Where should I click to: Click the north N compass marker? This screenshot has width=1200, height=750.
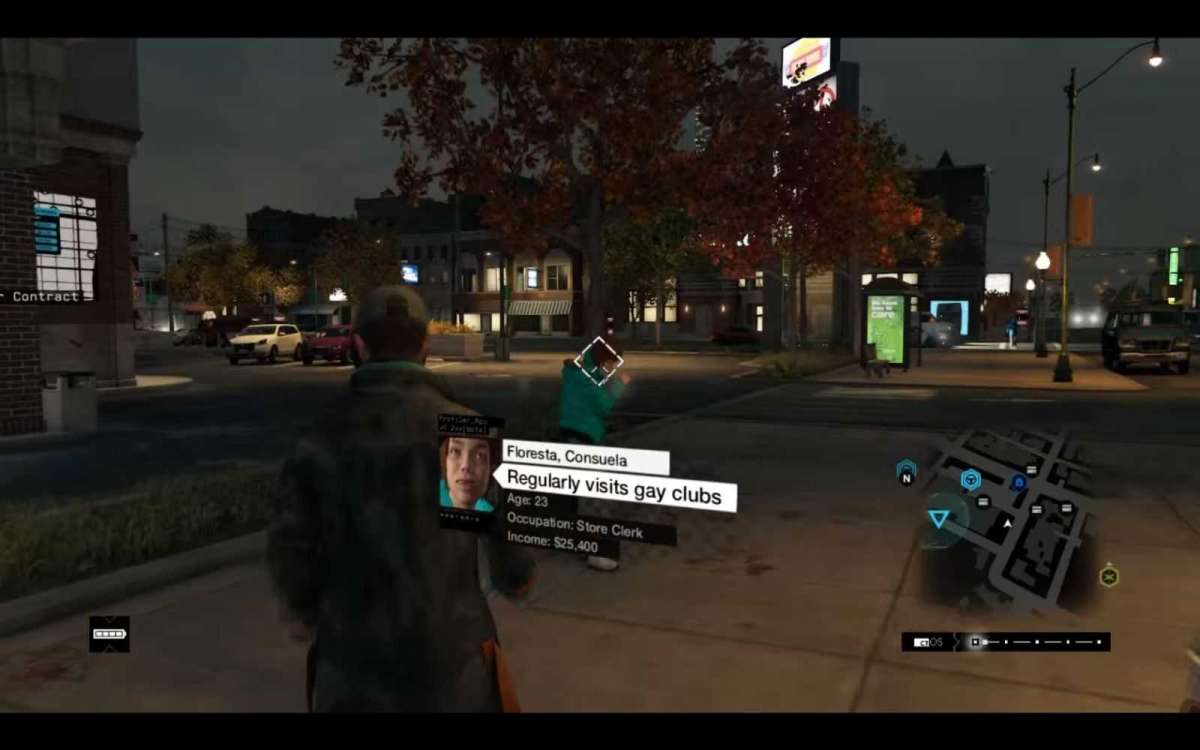click(x=907, y=472)
